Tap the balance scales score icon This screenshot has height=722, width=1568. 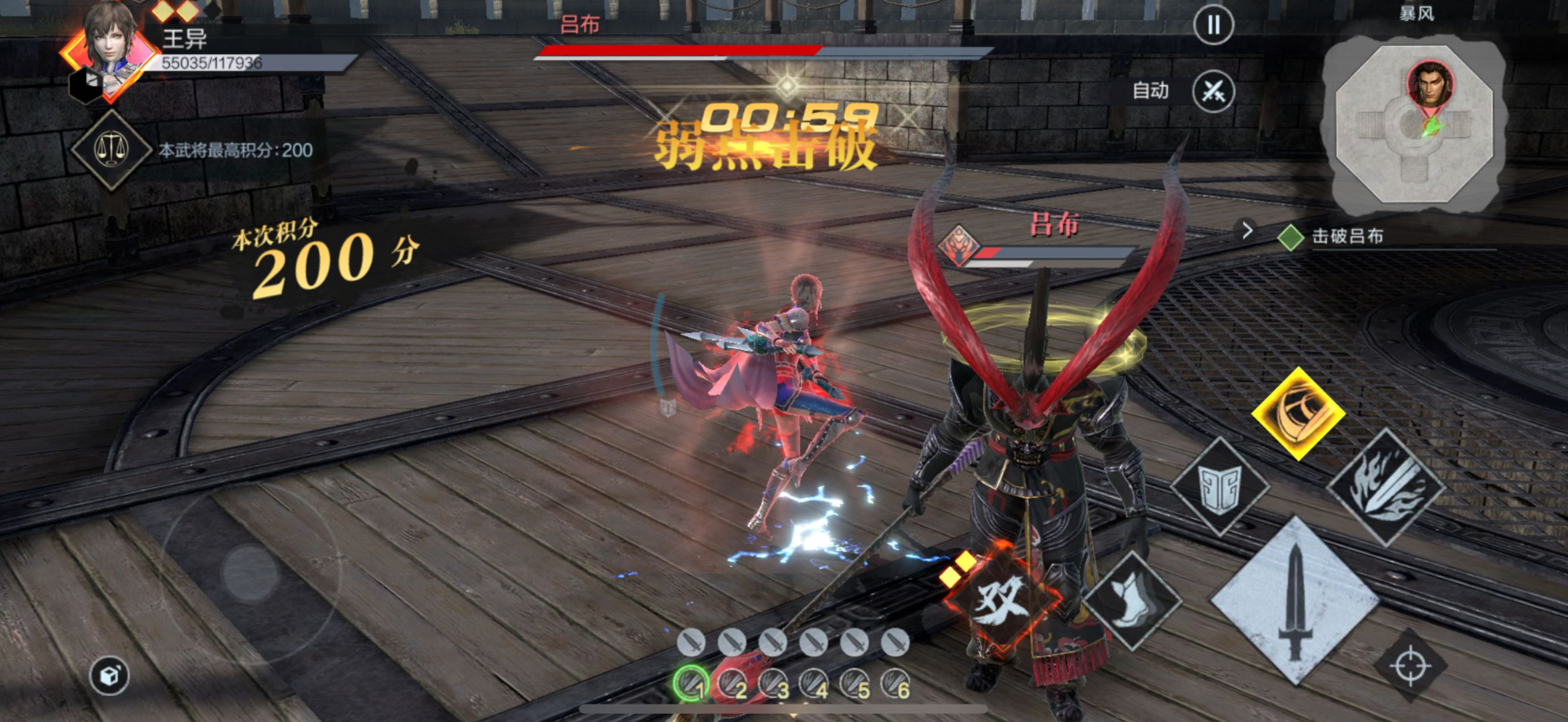coord(110,151)
